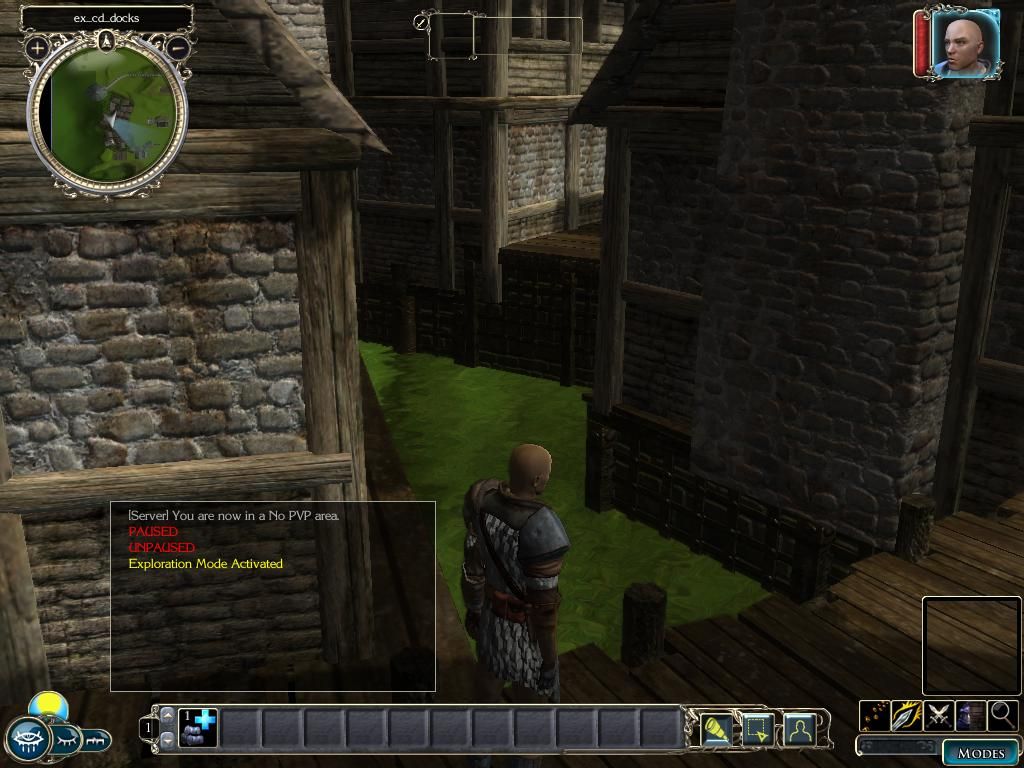The width and height of the screenshot is (1024, 768).
Task: Click the dashed selection box toolbar button
Action: click(756, 731)
